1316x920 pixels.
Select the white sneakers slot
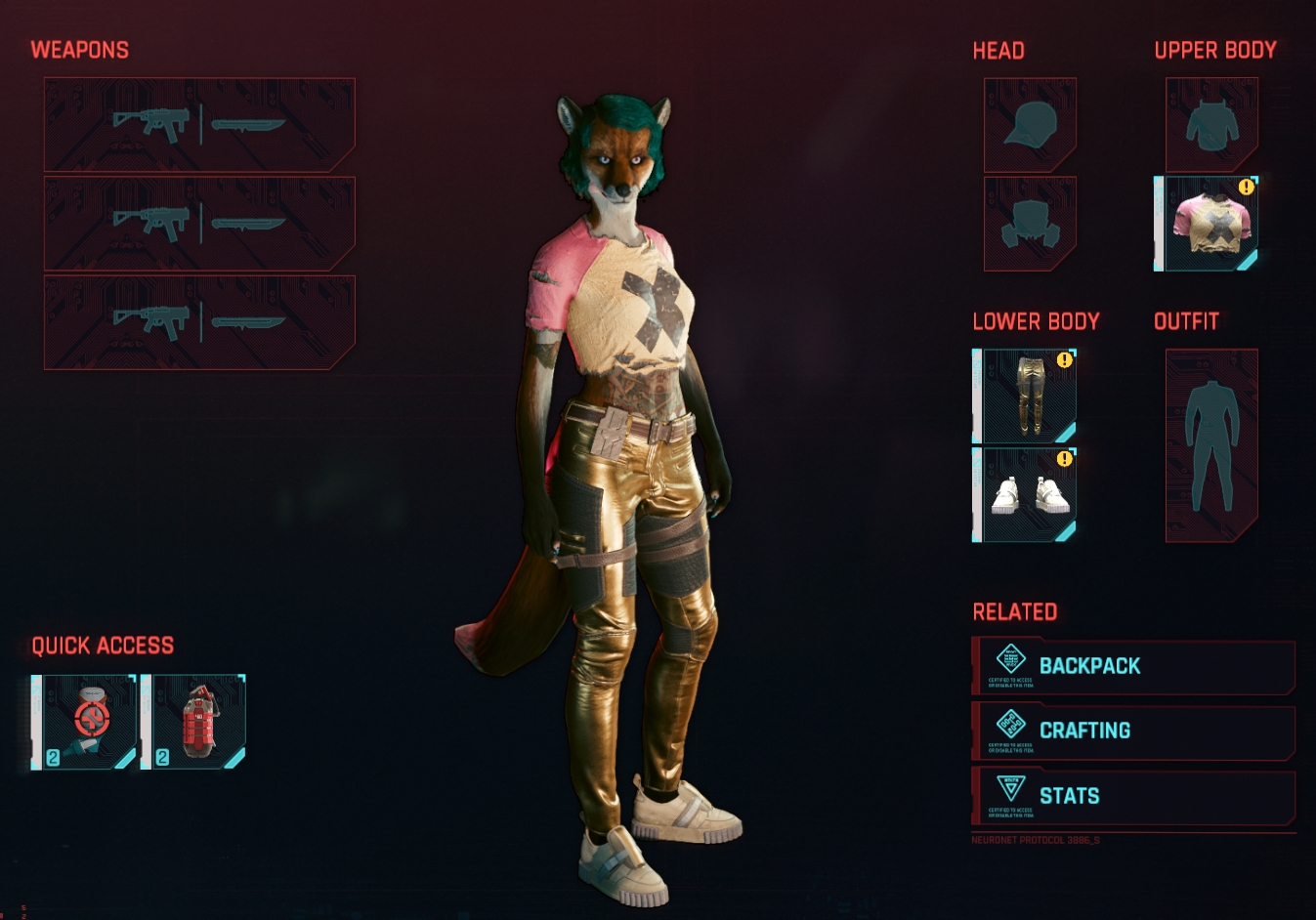pyautogui.click(x=1026, y=494)
